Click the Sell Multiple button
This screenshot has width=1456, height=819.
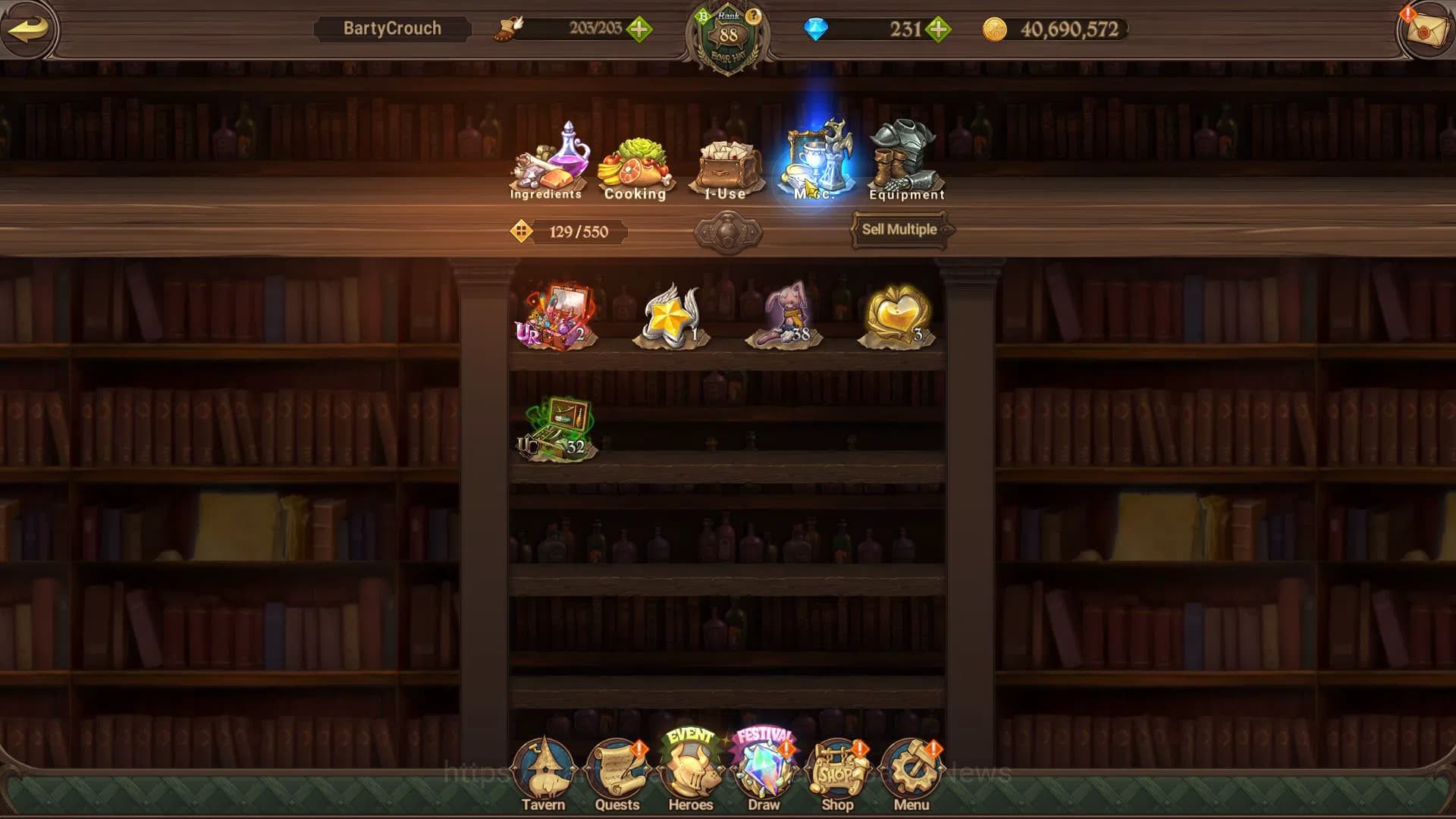(x=899, y=230)
